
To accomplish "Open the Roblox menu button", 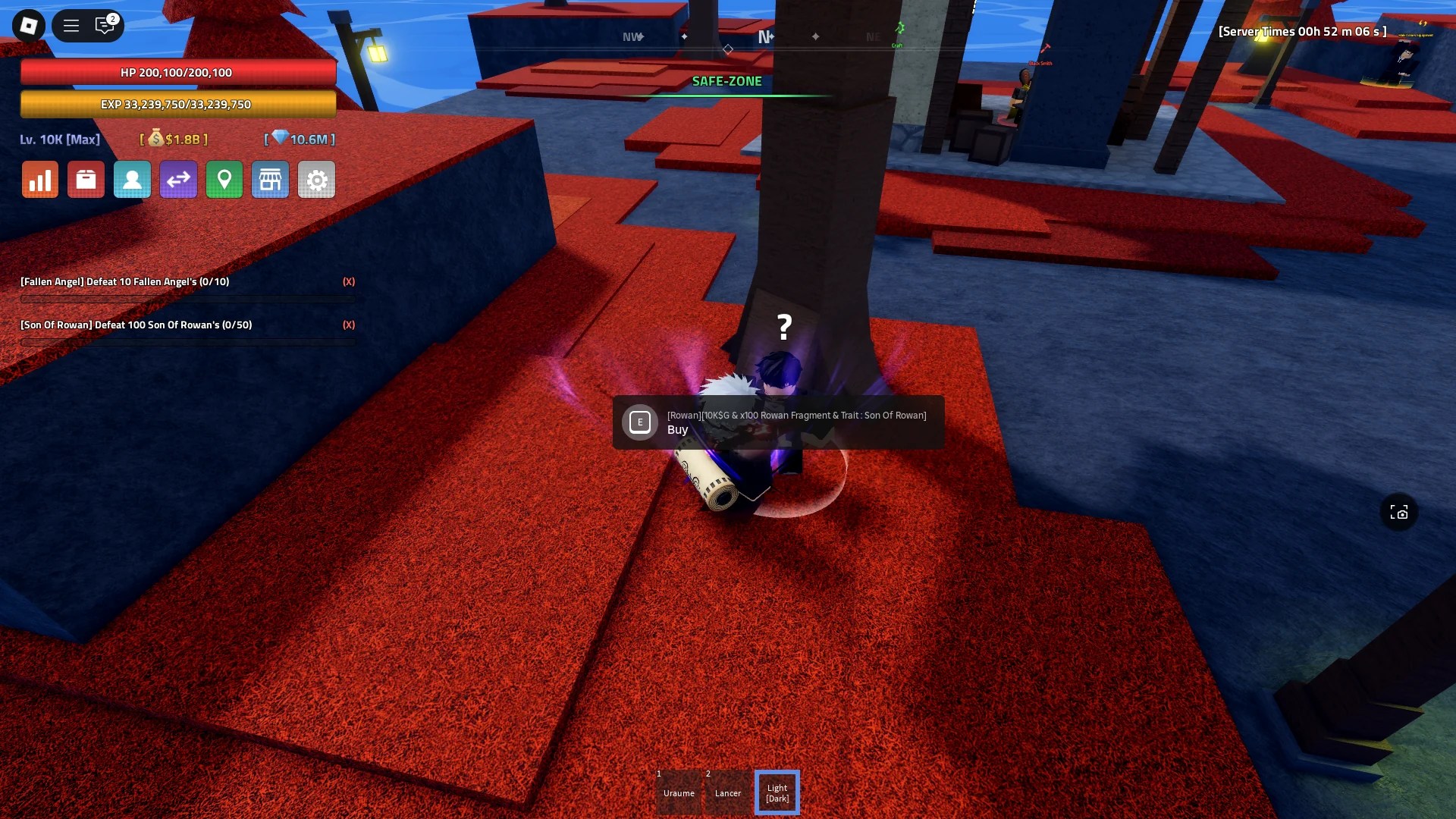I will 71,25.
